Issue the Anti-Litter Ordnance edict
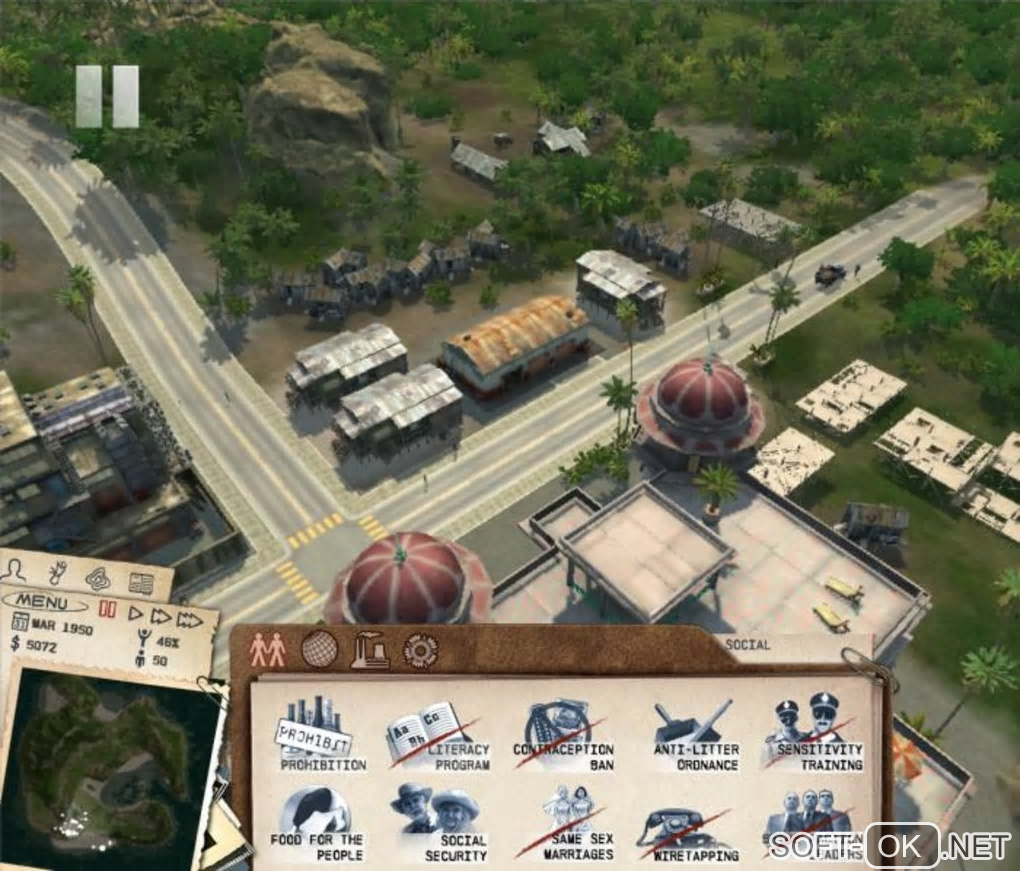This screenshot has height=871, width=1020. (696, 735)
